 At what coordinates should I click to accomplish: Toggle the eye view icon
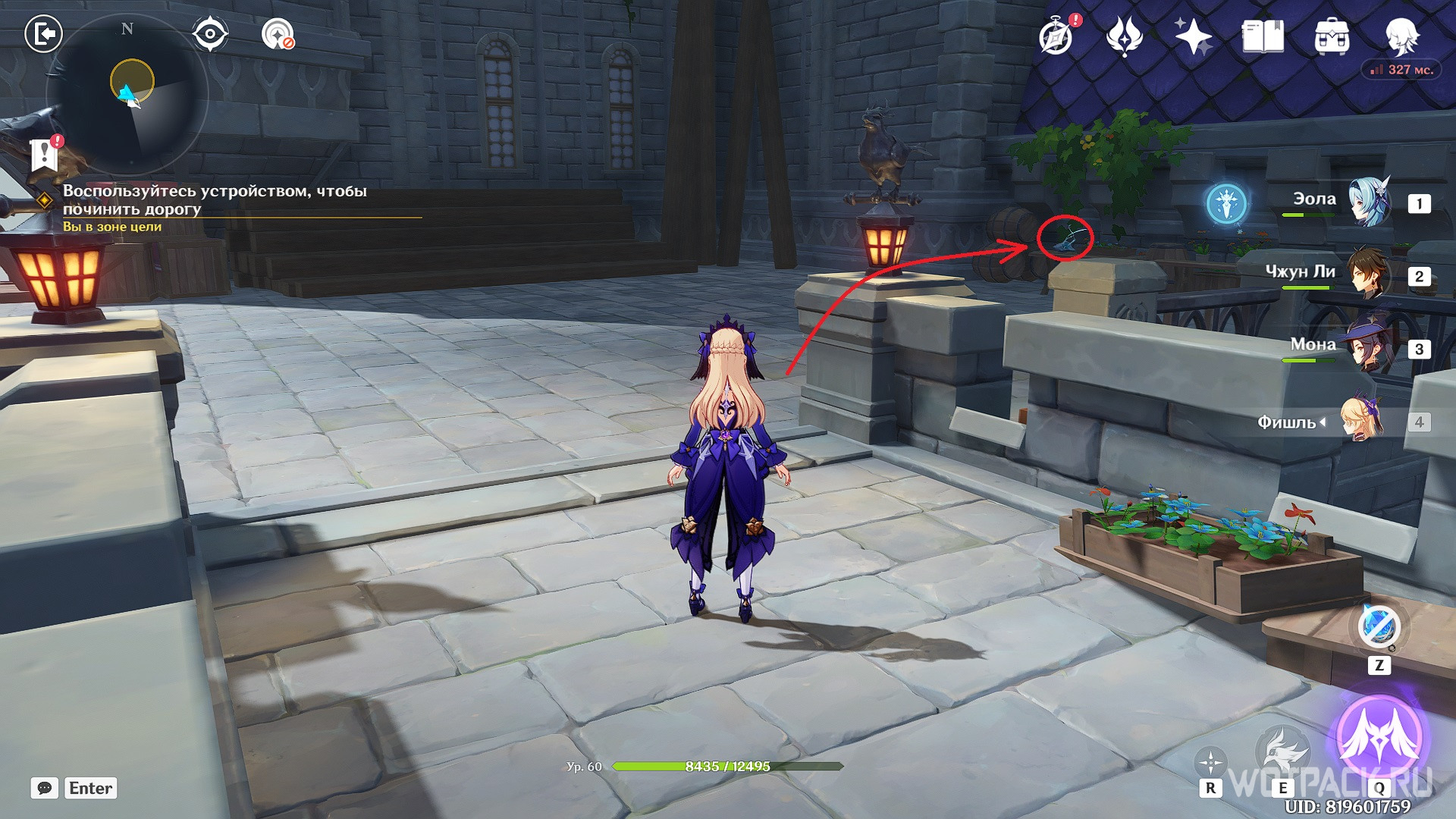209,34
